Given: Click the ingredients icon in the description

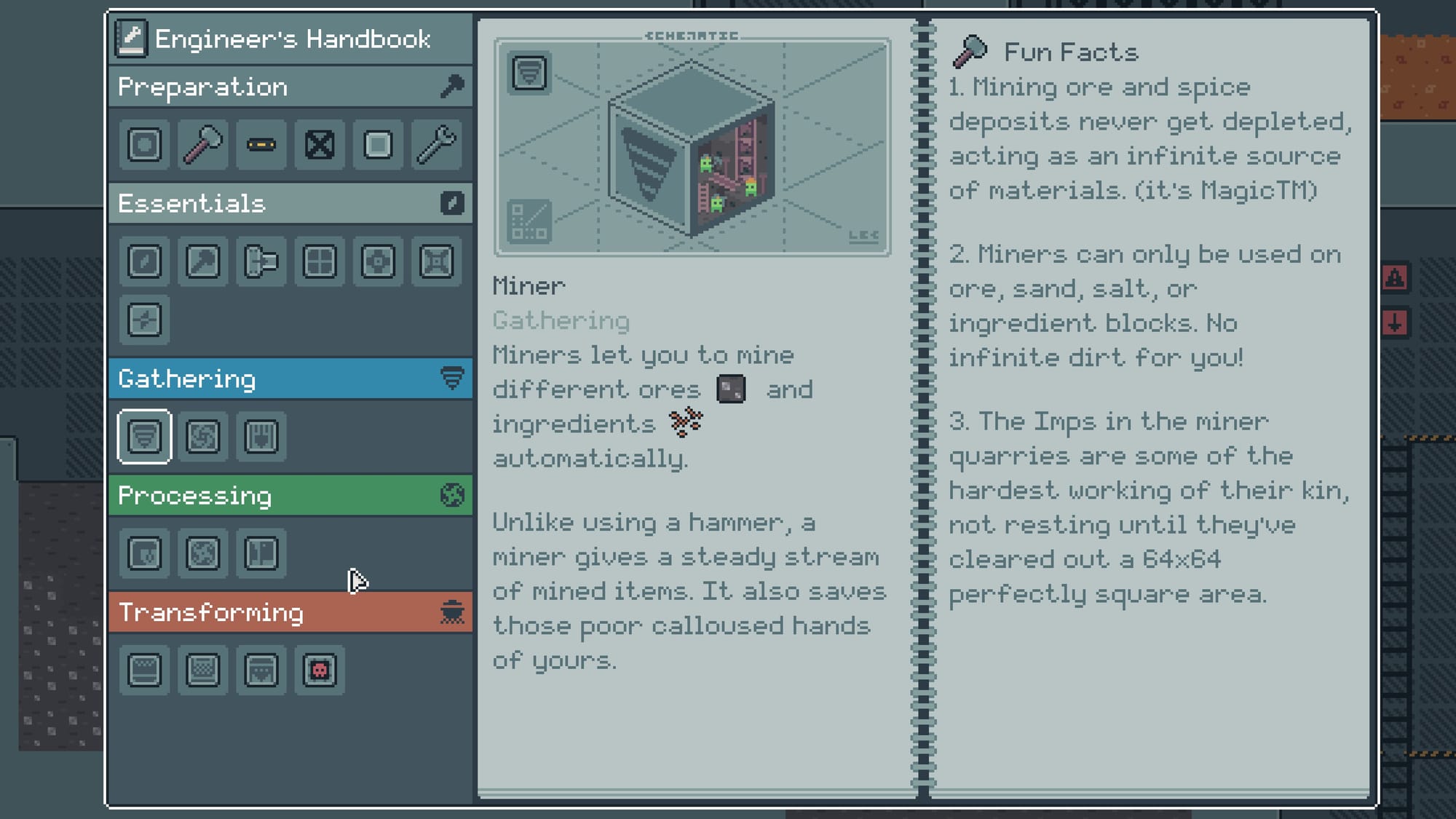Looking at the screenshot, I should [686, 422].
